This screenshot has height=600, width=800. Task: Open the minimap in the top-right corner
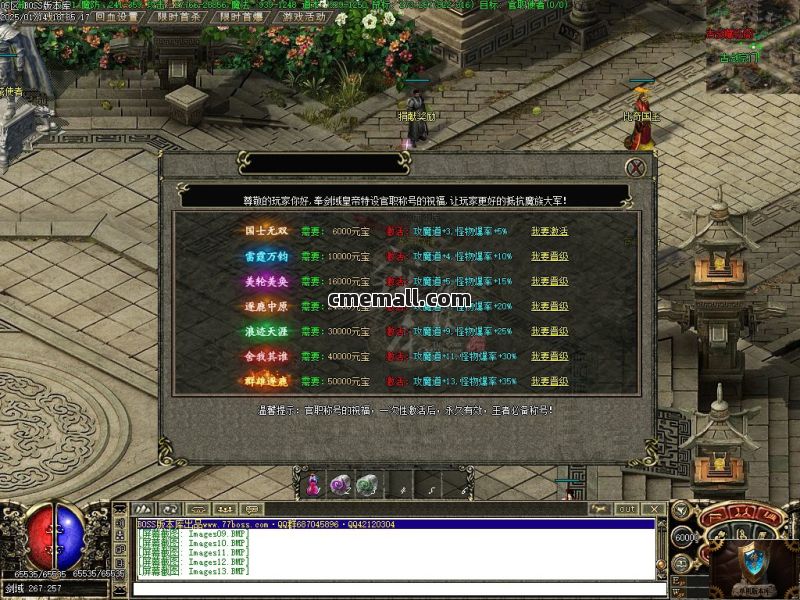pyautogui.click(x=752, y=45)
